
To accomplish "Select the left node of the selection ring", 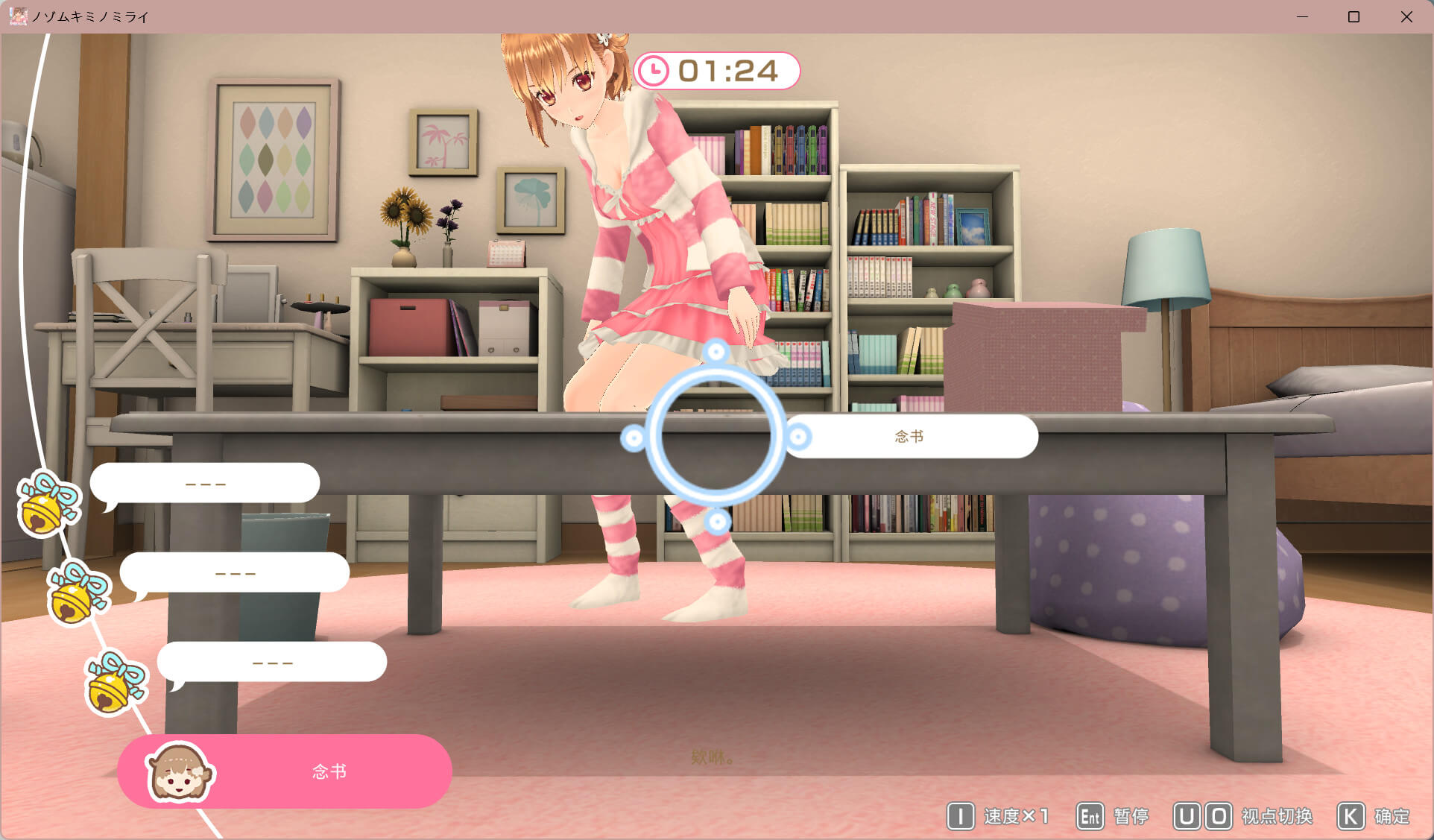I will click(633, 438).
